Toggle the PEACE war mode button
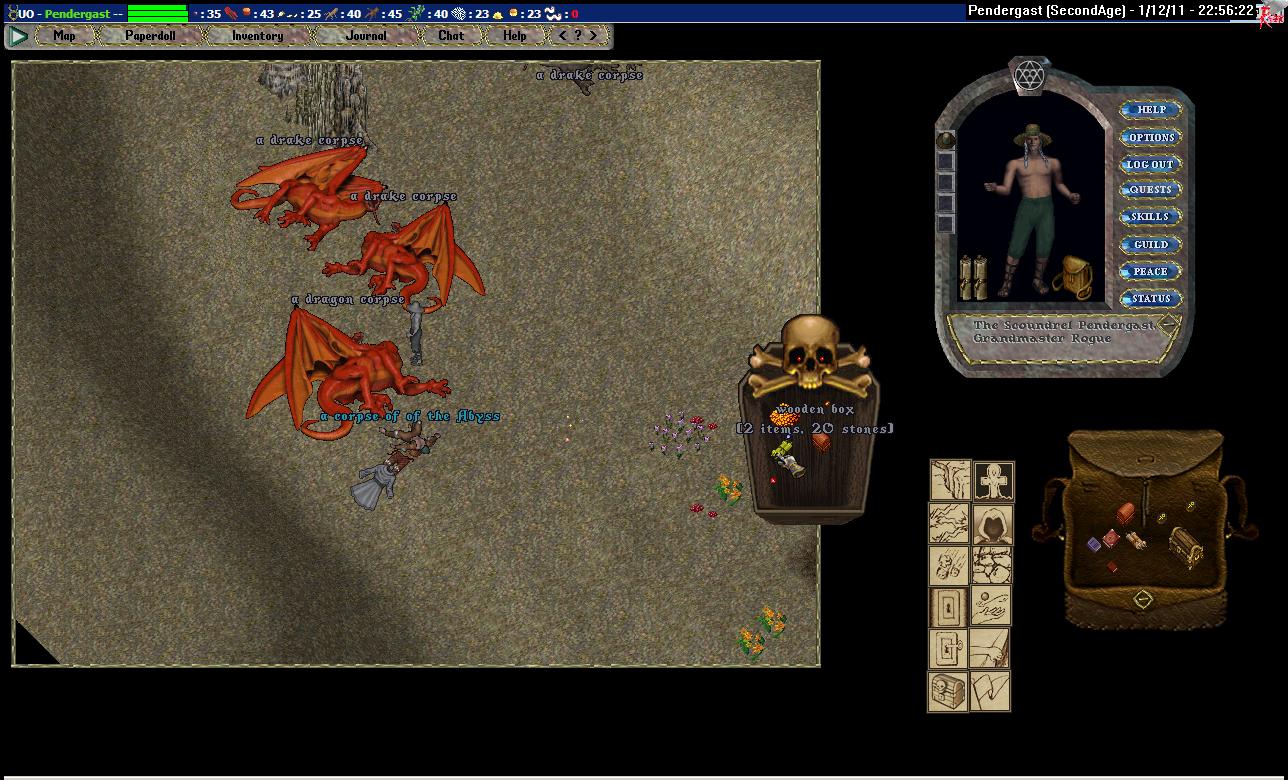Viewport: 1288px width, 780px height. pyautogui.click(x=1150, y=271)
